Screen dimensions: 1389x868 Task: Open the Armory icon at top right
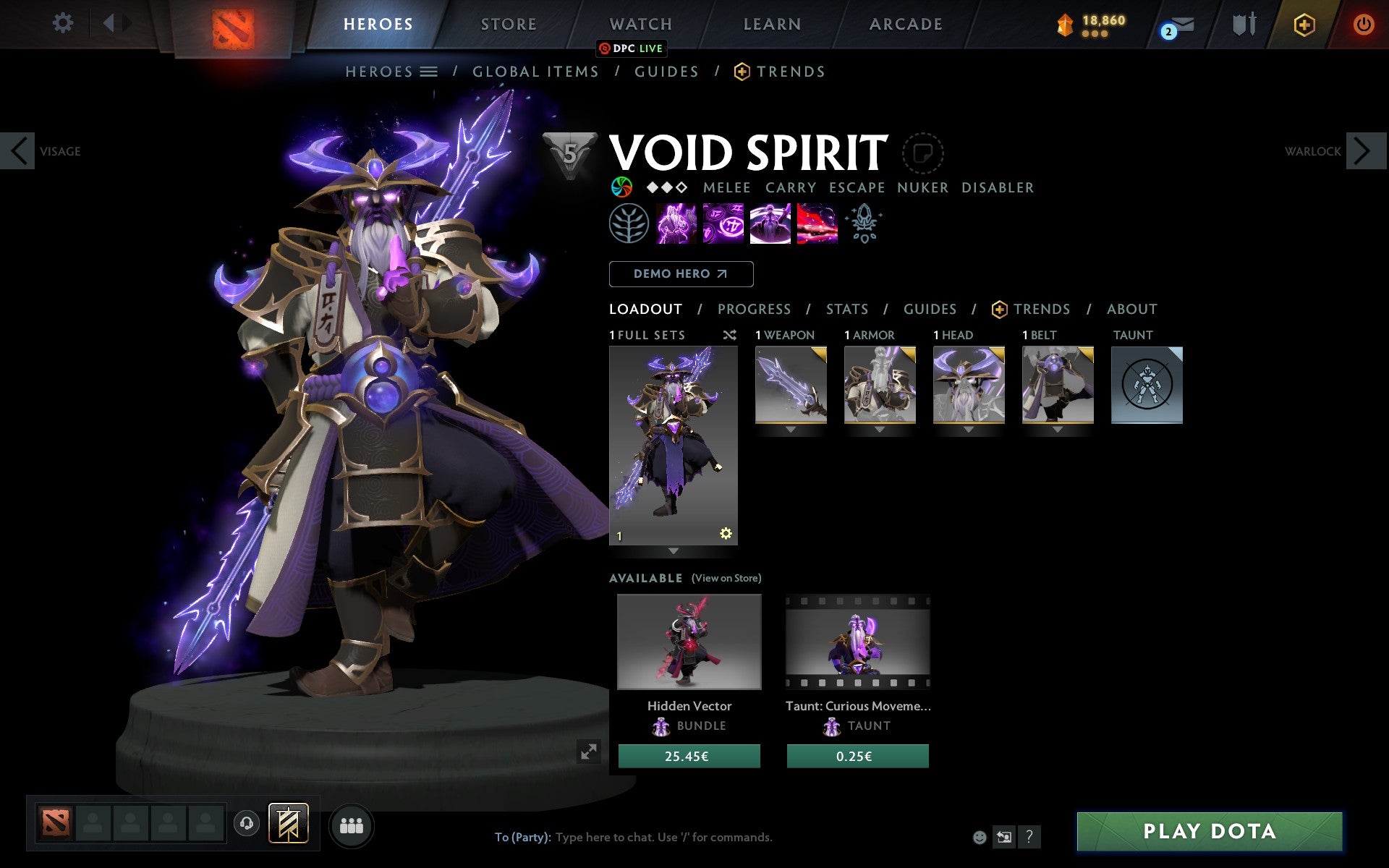[1245, 24]
